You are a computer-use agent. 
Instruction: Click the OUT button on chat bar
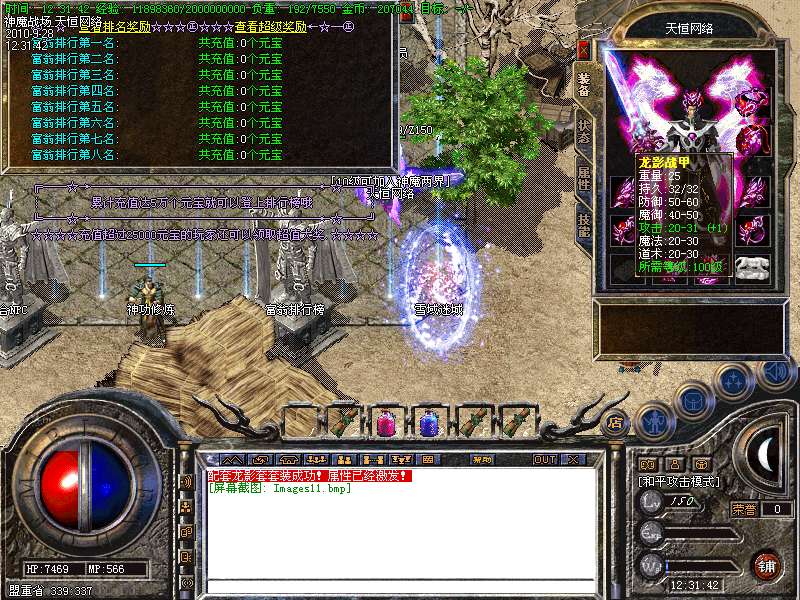click(x=544, y=459)
